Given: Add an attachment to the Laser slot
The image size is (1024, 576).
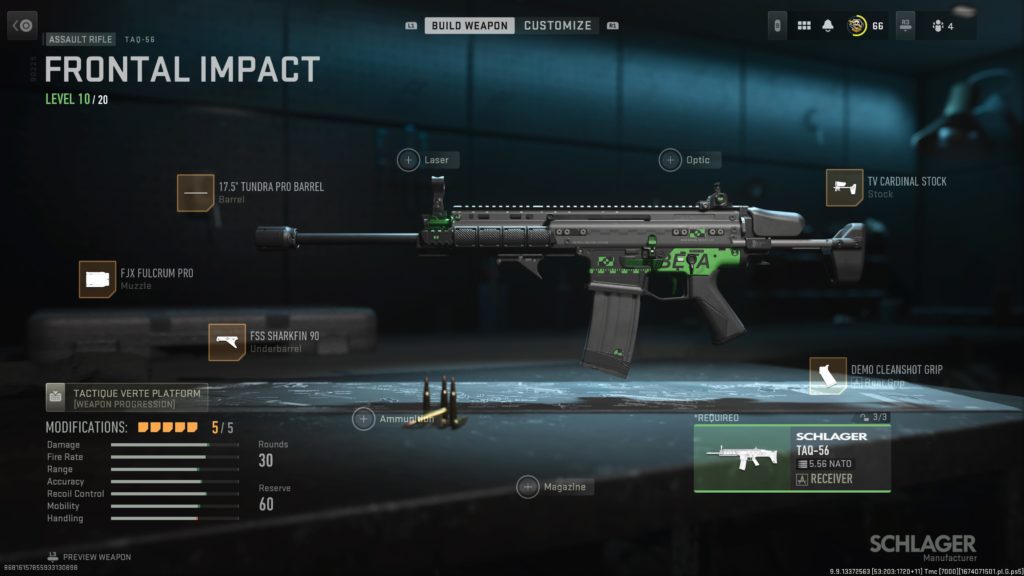Looking at the screenshot, I should 409,160.
